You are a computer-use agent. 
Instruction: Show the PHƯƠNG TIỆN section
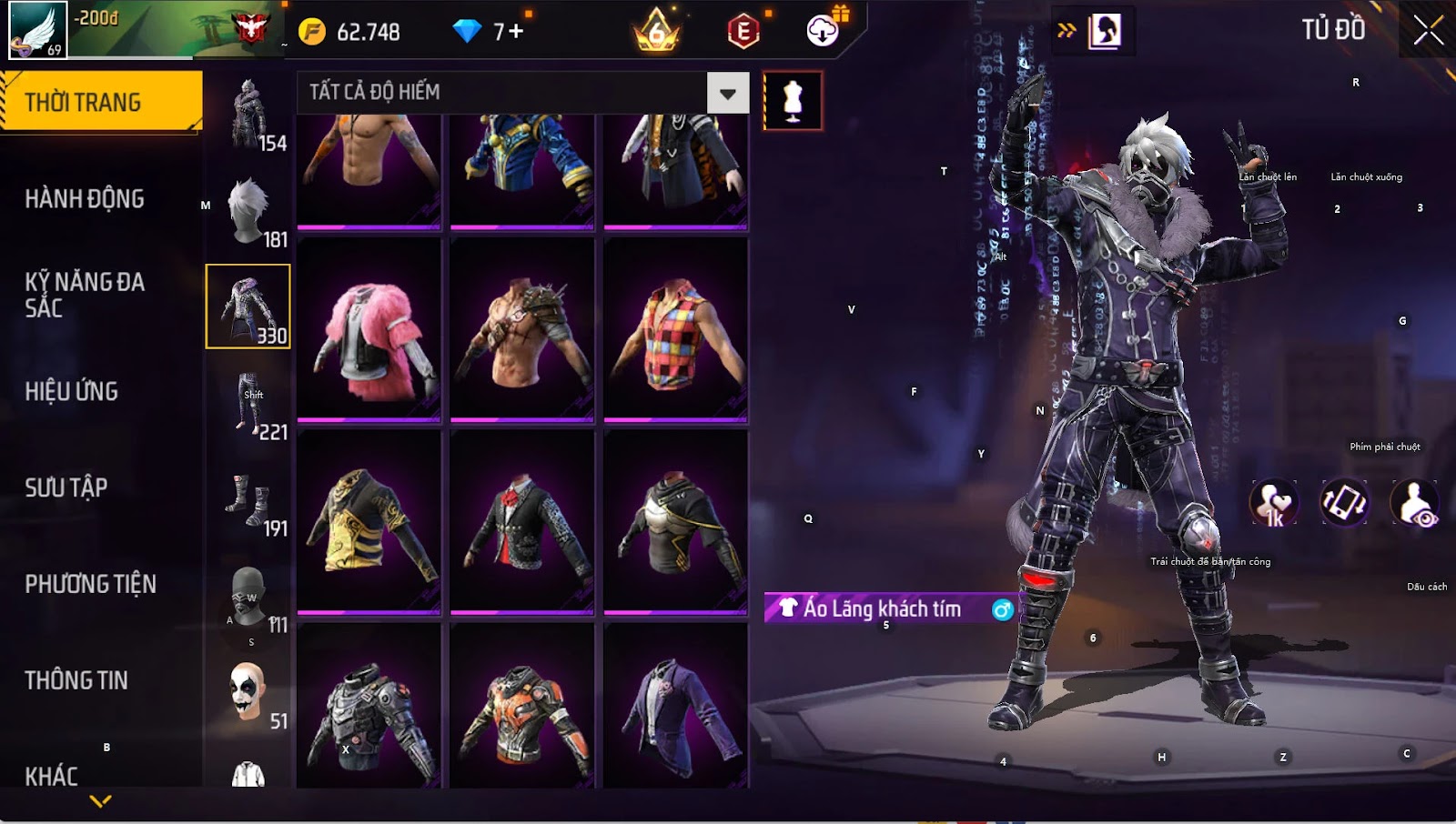pos(91,584)
